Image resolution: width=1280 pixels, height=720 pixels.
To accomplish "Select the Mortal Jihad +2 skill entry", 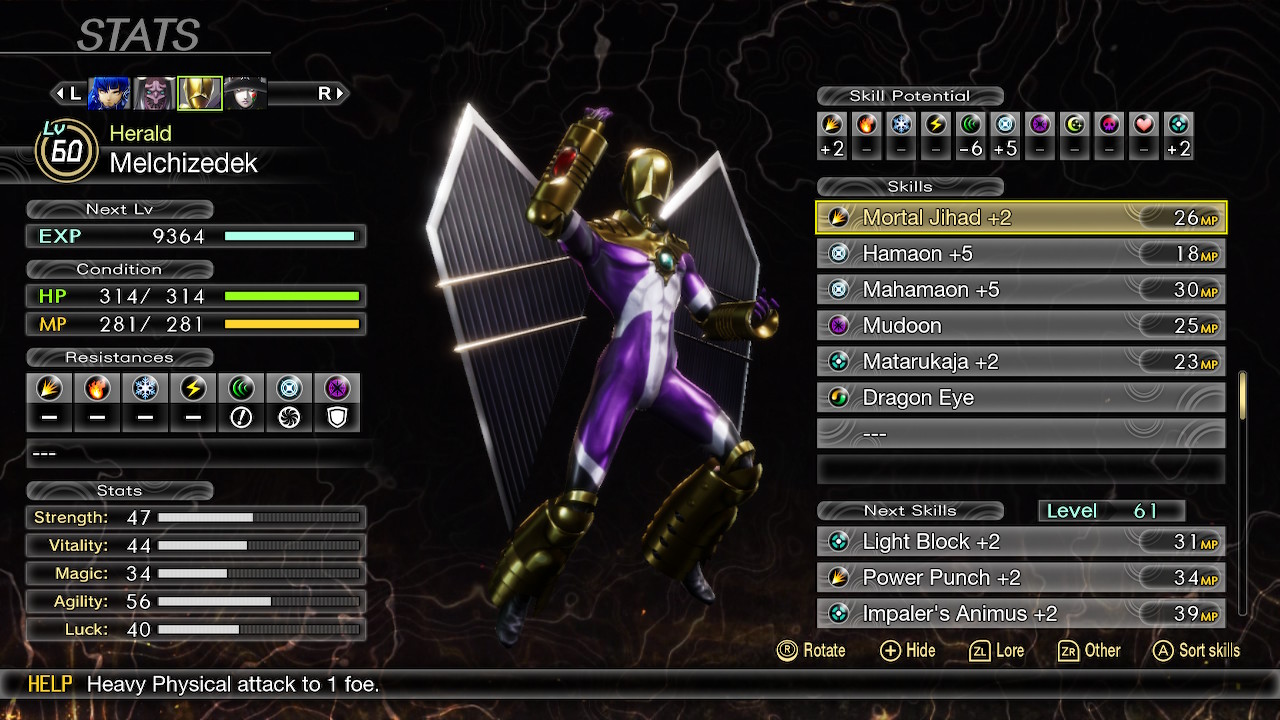I will tap(1020, 217).
